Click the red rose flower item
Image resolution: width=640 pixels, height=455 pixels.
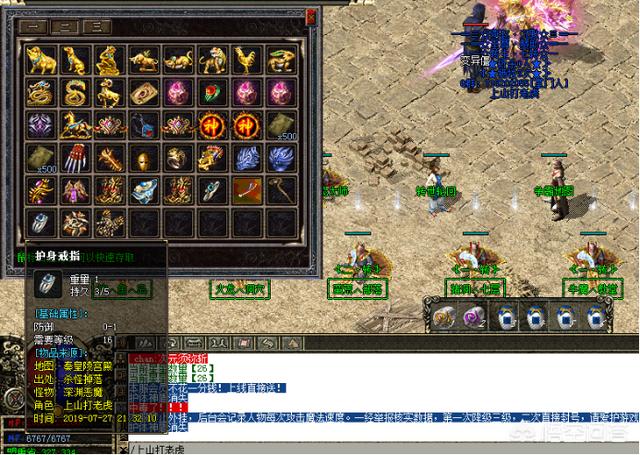click(x=213, y=93)
